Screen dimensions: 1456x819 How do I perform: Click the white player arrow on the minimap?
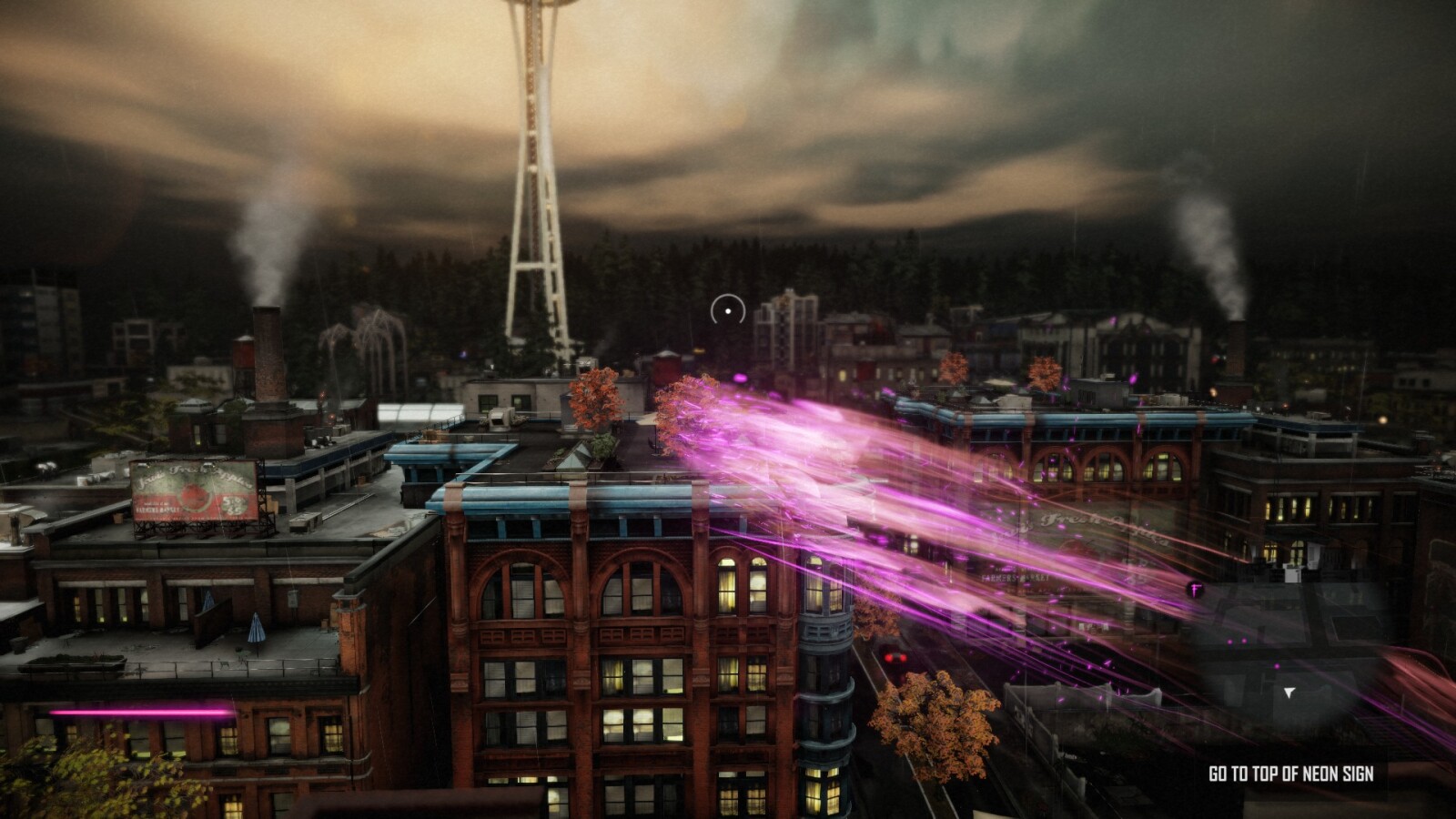point(1289,693)
